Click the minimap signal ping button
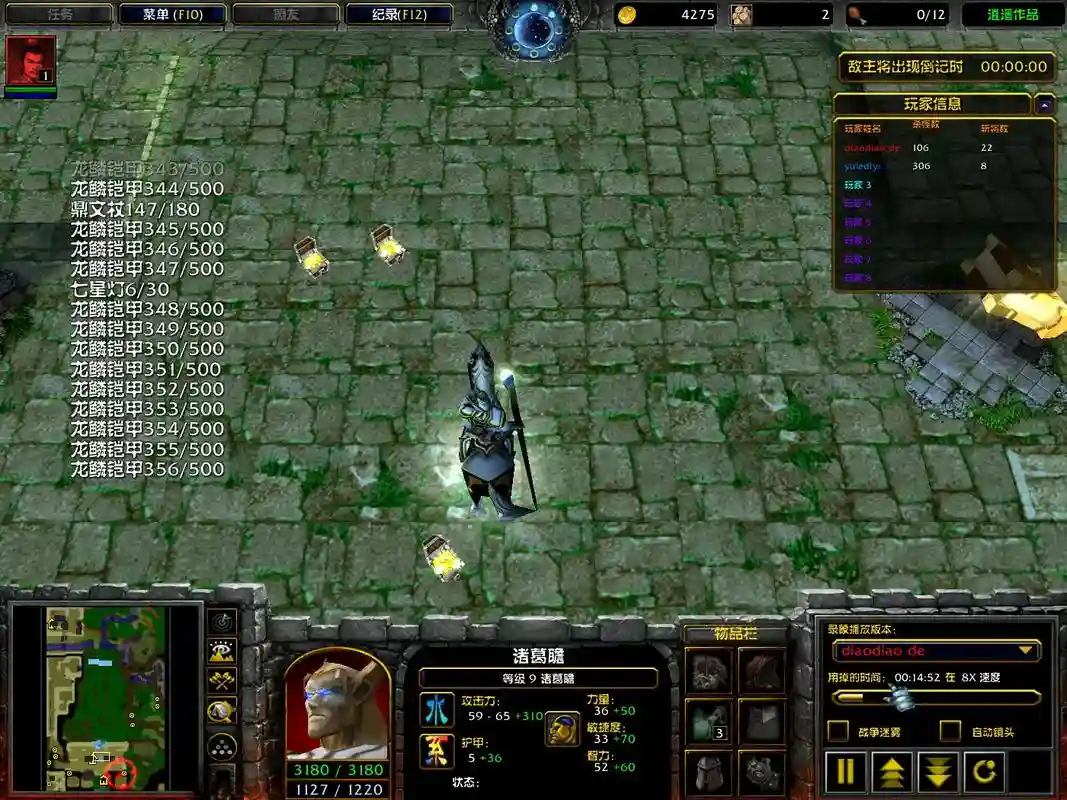This screenshot has height=800, width=1067. (x=222, y=622)
